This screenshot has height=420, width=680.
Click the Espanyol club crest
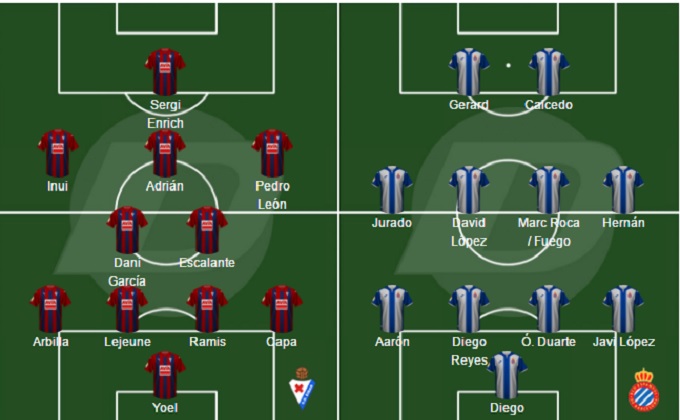pos(645,390)
